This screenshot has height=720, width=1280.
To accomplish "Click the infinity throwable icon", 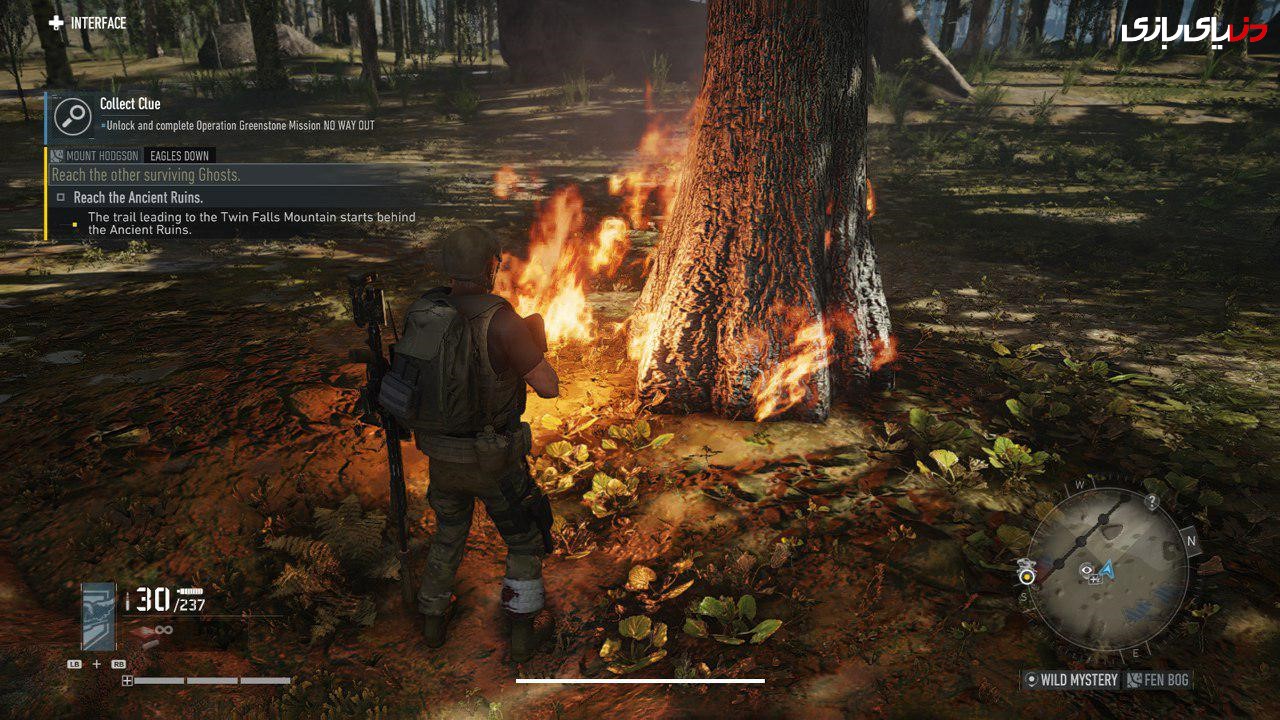I will click(x=163, y=629).
